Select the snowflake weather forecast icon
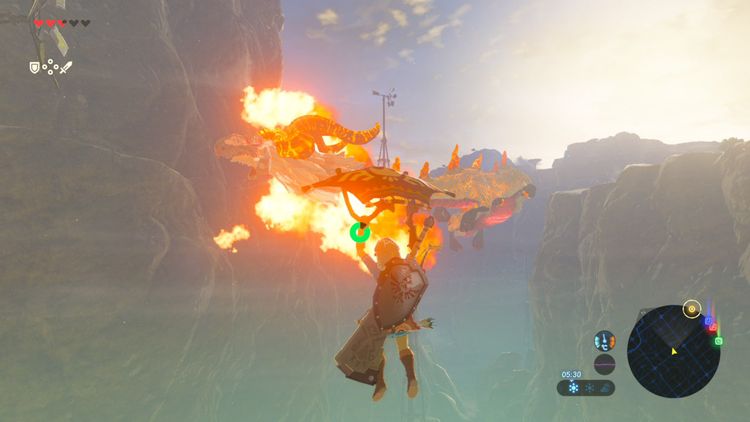Viewport: 750px width, 422px height. point(574,388)
